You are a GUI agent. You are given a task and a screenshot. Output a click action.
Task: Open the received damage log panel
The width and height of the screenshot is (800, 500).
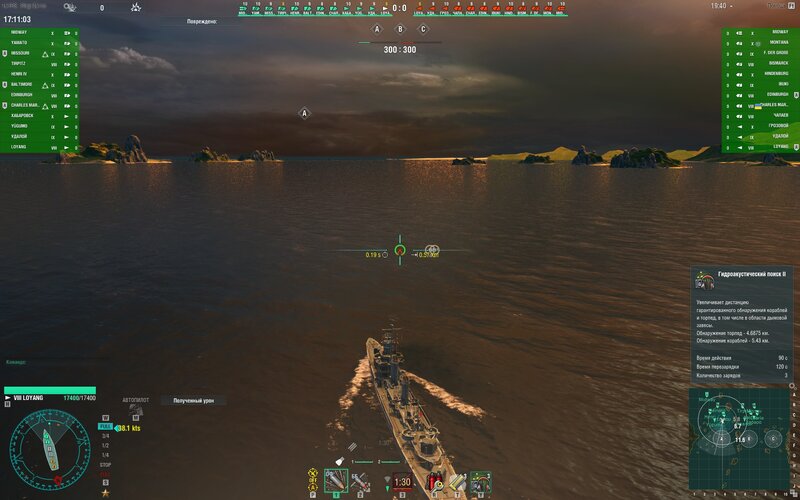(x=193, y=400)
